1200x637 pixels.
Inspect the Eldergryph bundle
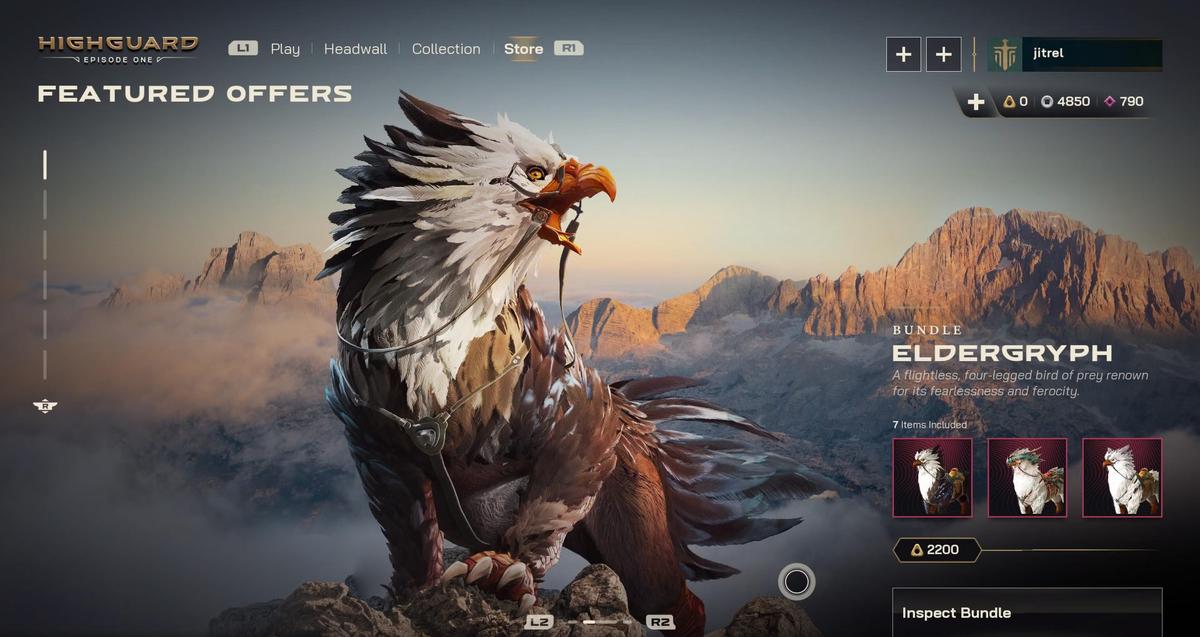tap(1027, 612)
